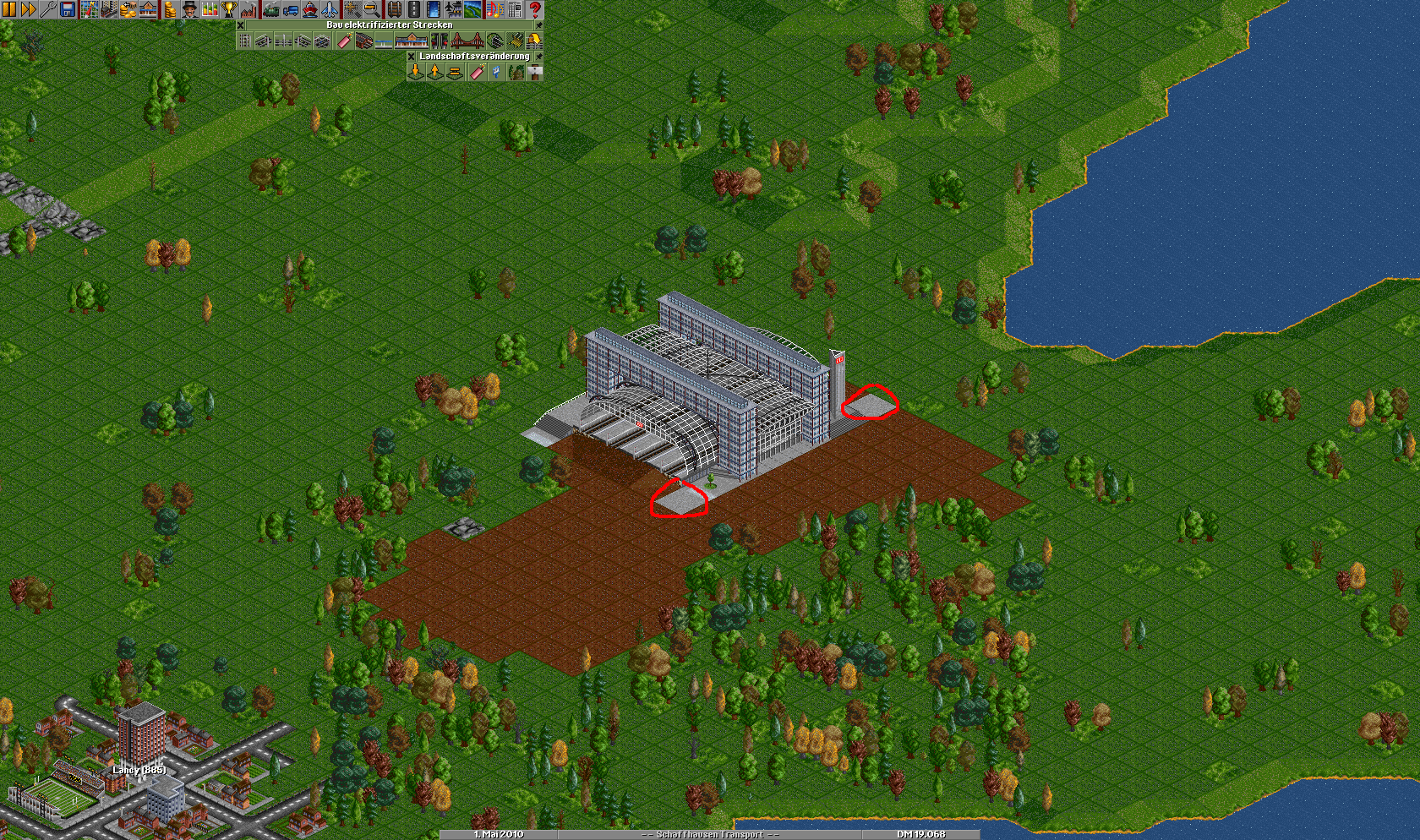This screenshot has height=840, width=1420.
Task: Close the Landschaftsveränderung window
Action: 412,57
